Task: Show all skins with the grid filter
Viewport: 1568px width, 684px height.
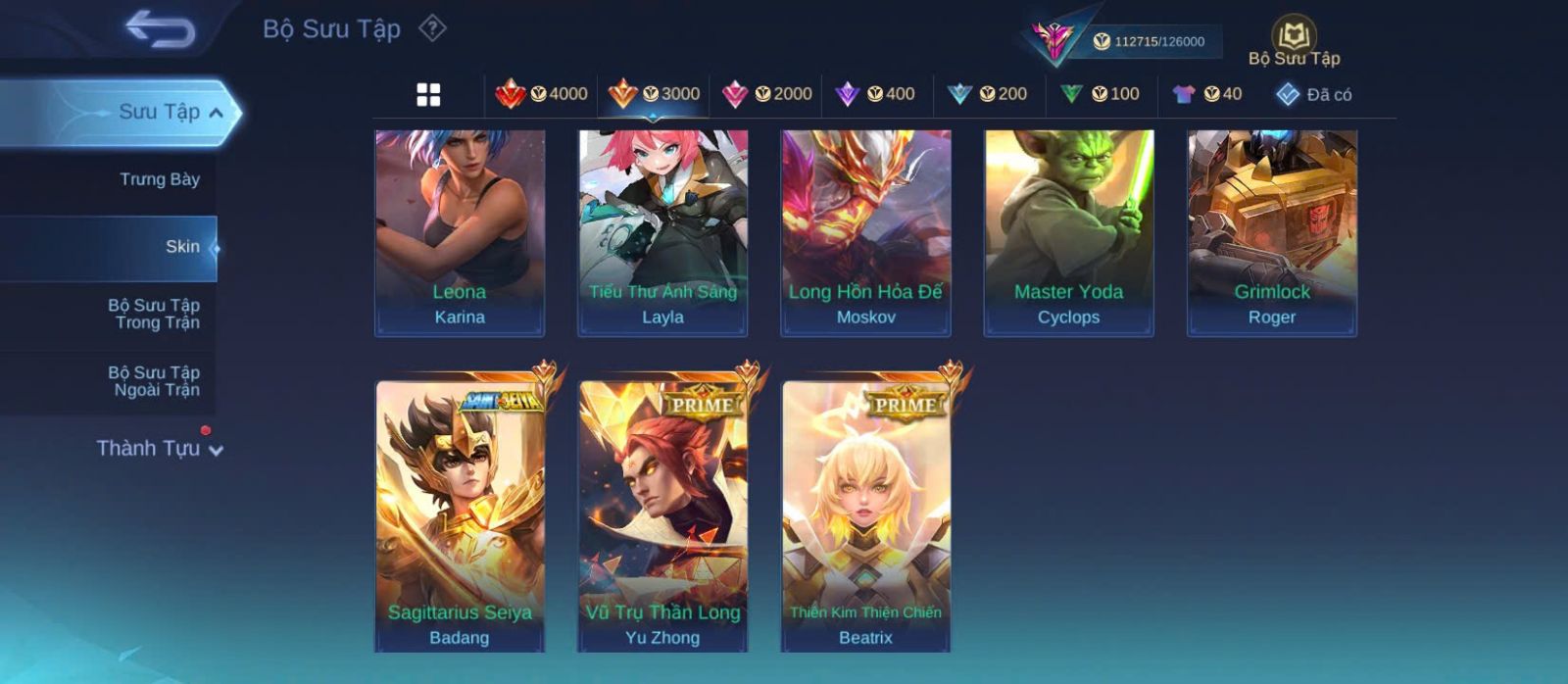Action: click(428, 95)
